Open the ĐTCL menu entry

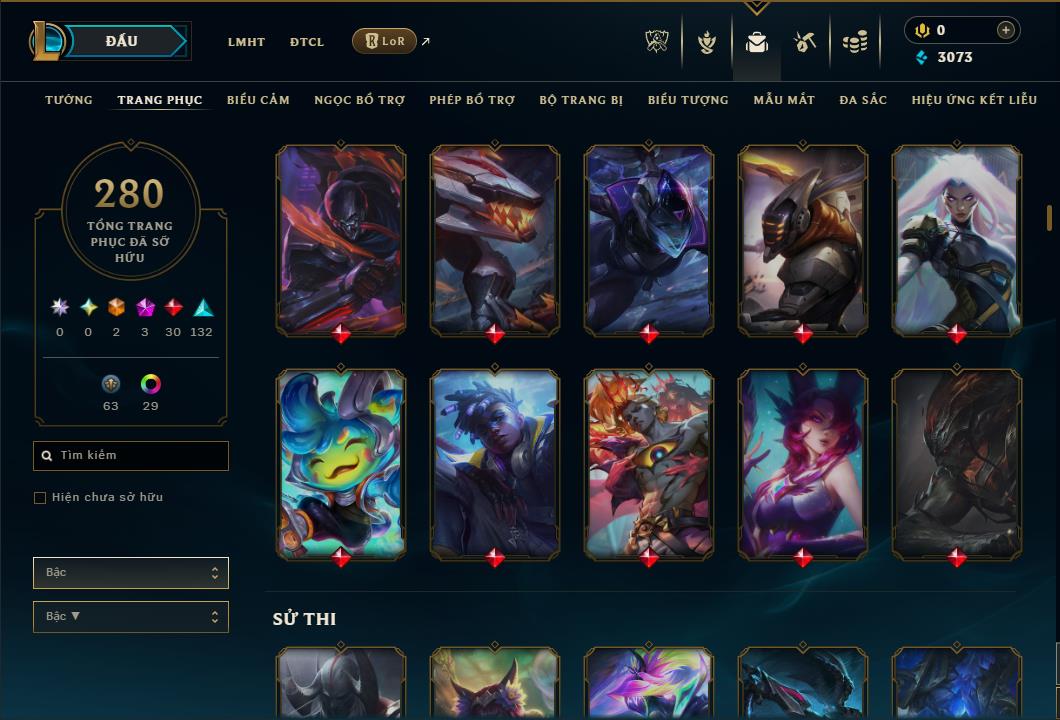point(307,42)
